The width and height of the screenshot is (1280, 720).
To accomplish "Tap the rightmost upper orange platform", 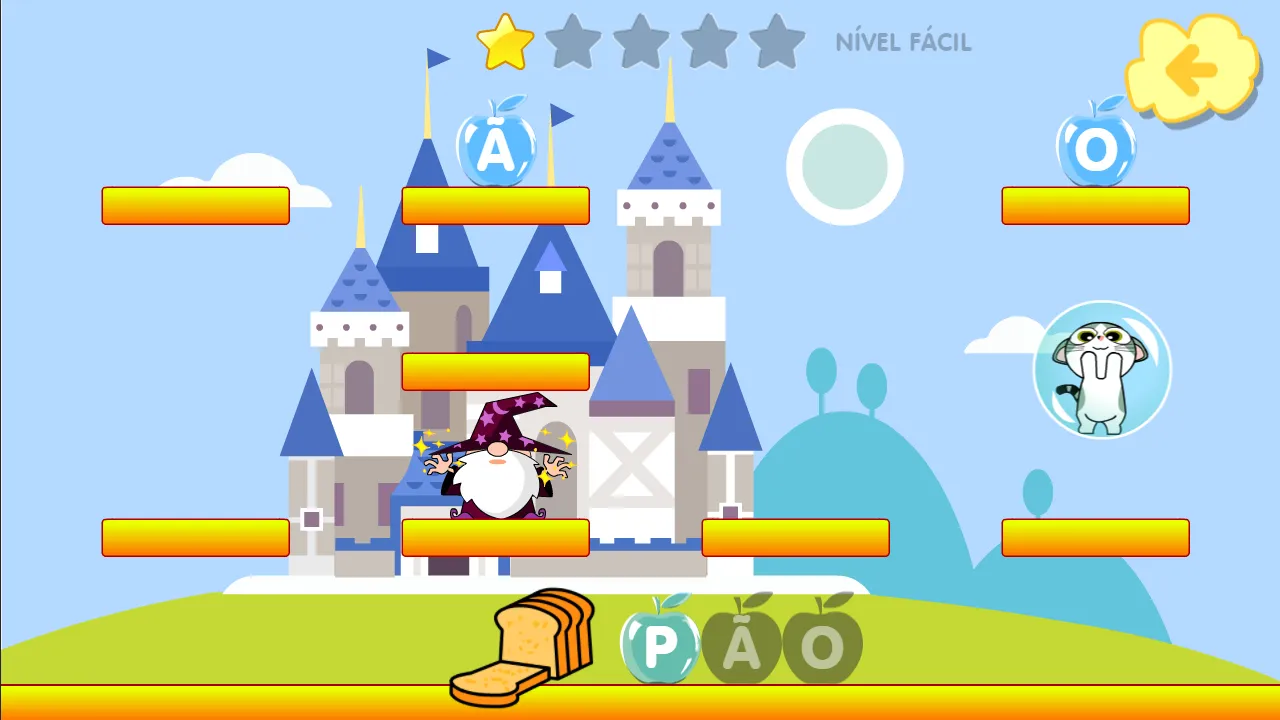I will [x=1095, y=205].
